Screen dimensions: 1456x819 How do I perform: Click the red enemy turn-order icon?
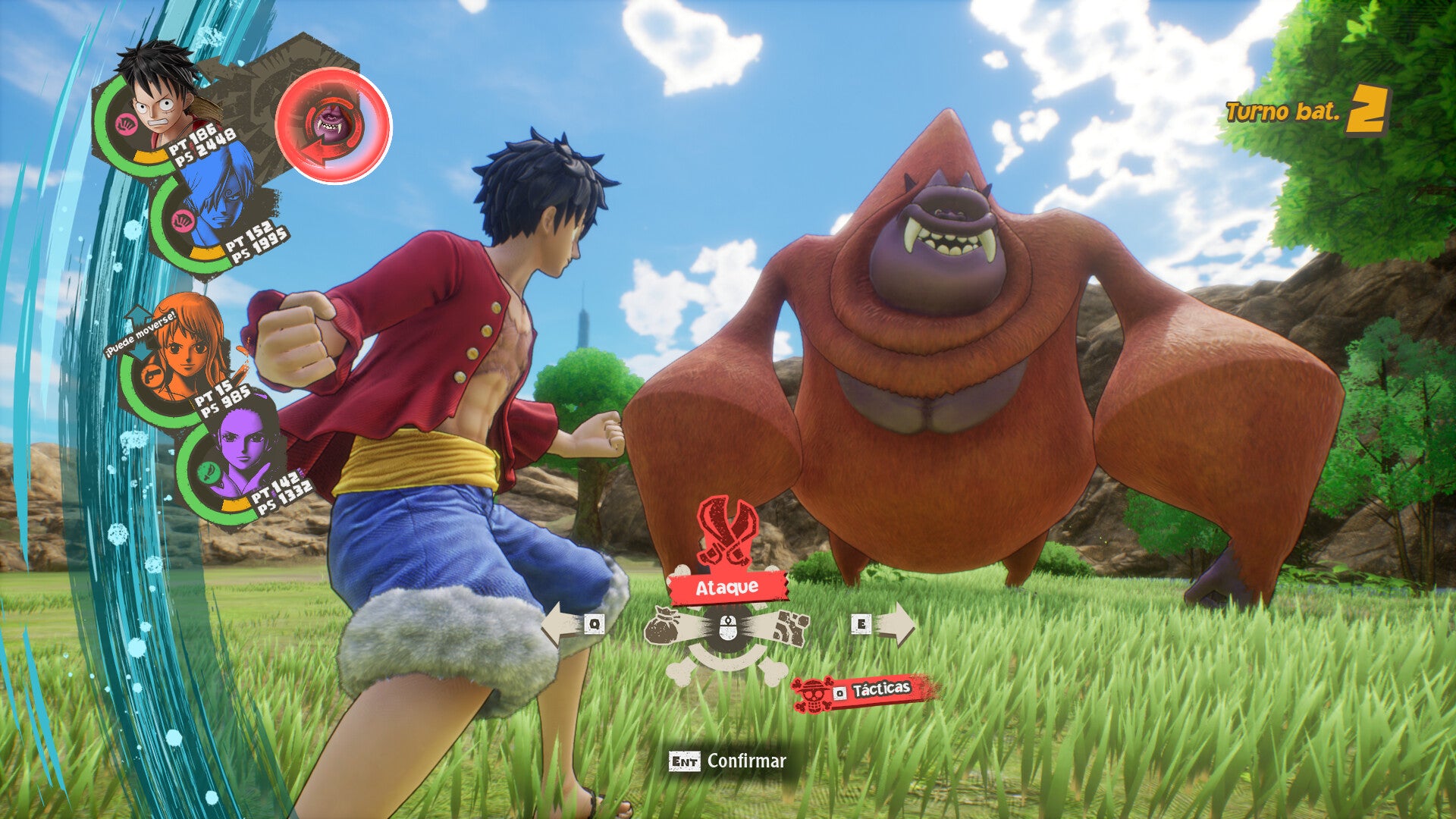tap(333, 126)
